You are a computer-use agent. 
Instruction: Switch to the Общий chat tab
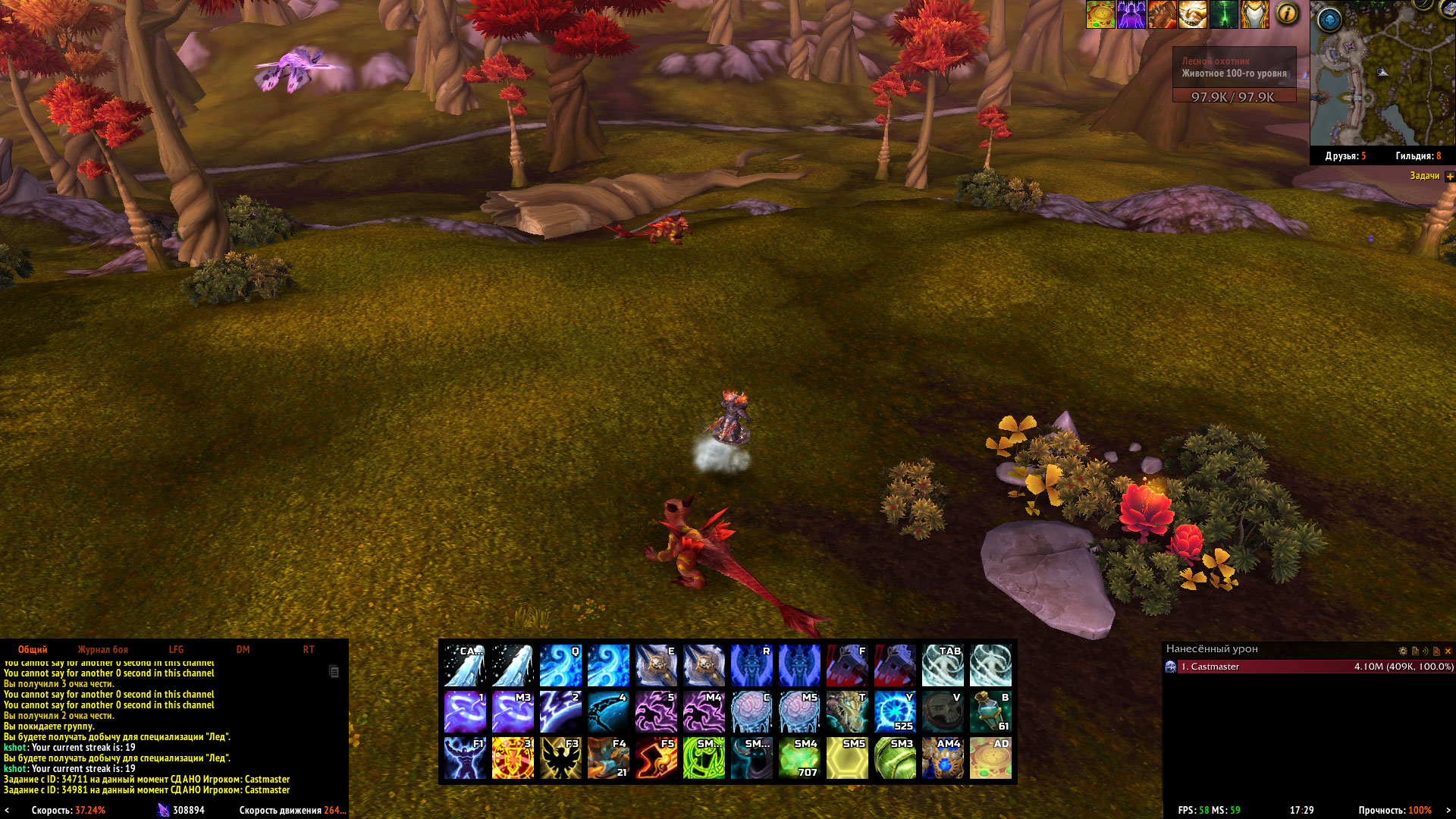pyautogui.click(x=33, y=650)
